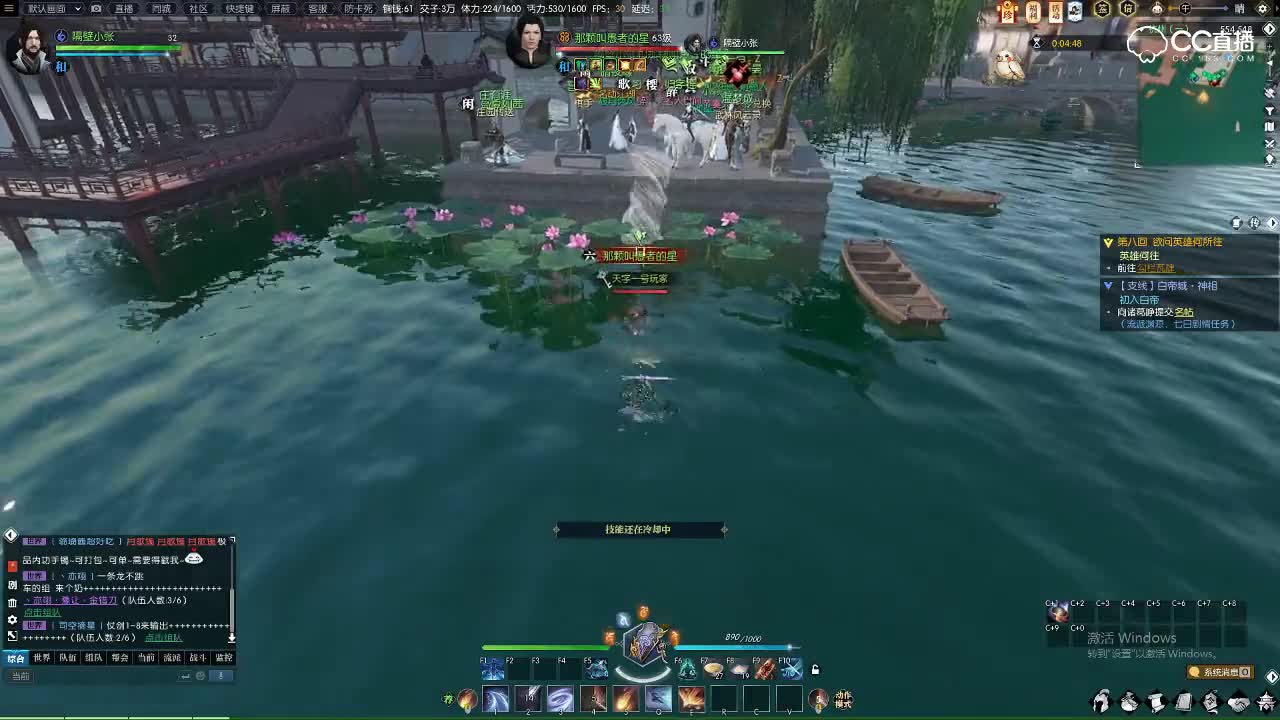Viewport: 1280px width, 720px height.
Task: Switch to the 世界 chat tab
Action: tap(43, 657)
